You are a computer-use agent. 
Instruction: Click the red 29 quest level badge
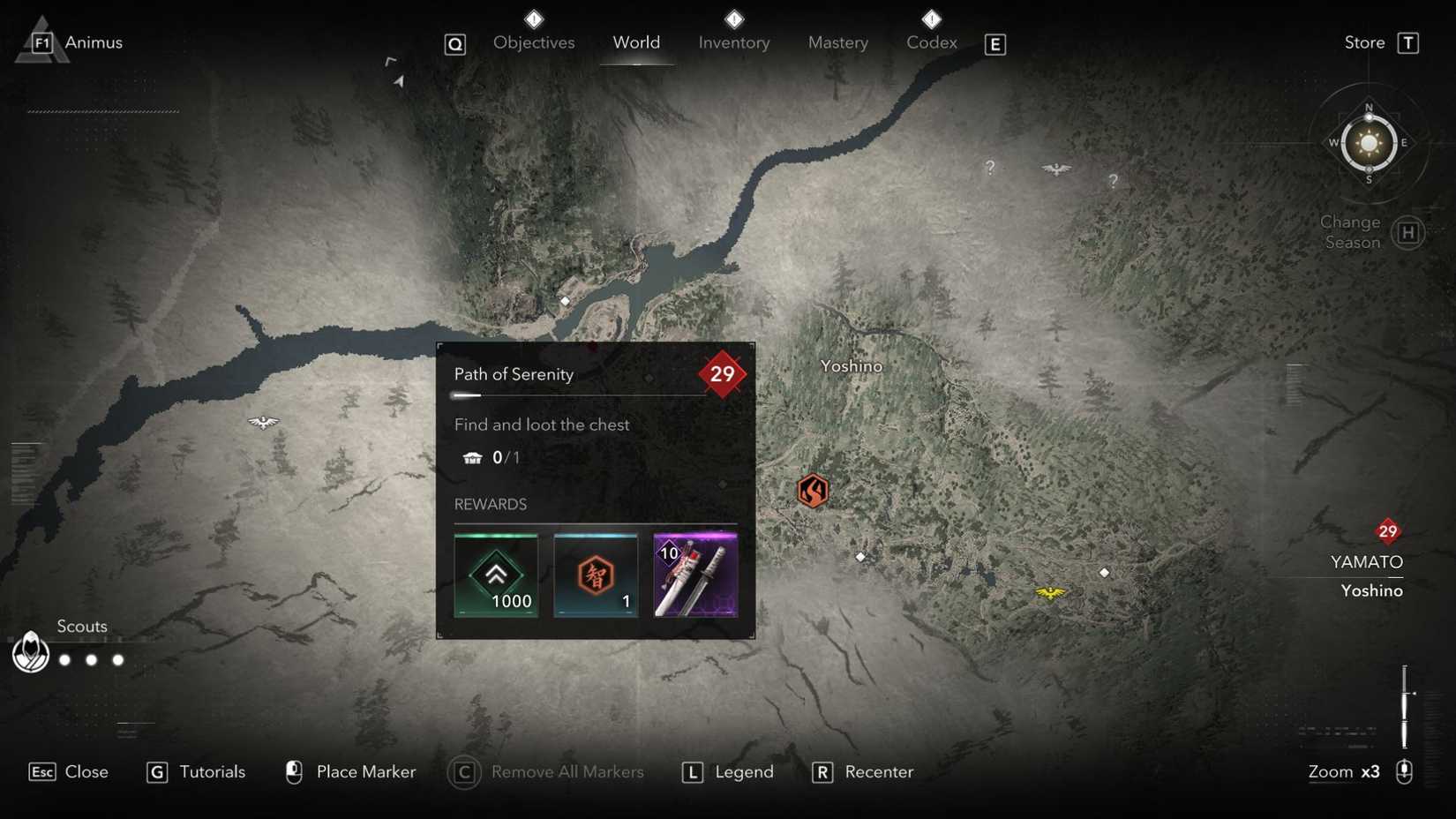click(x=723, y=374)
